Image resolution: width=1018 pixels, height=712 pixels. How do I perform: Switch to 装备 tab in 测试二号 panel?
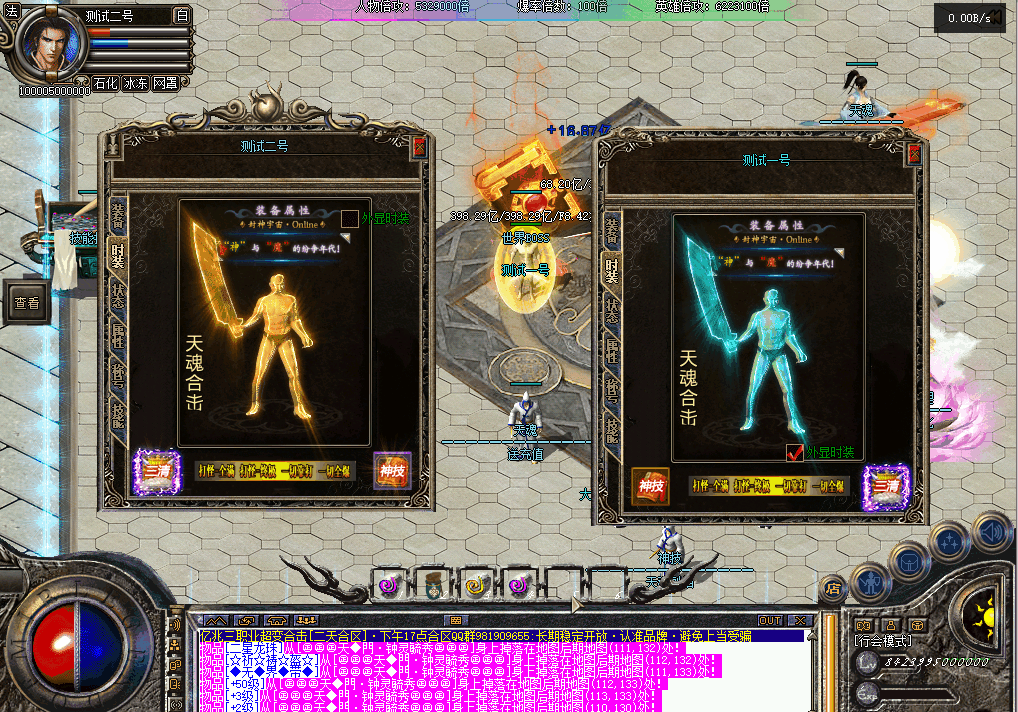pyautogui.click(x=117, y=216)
